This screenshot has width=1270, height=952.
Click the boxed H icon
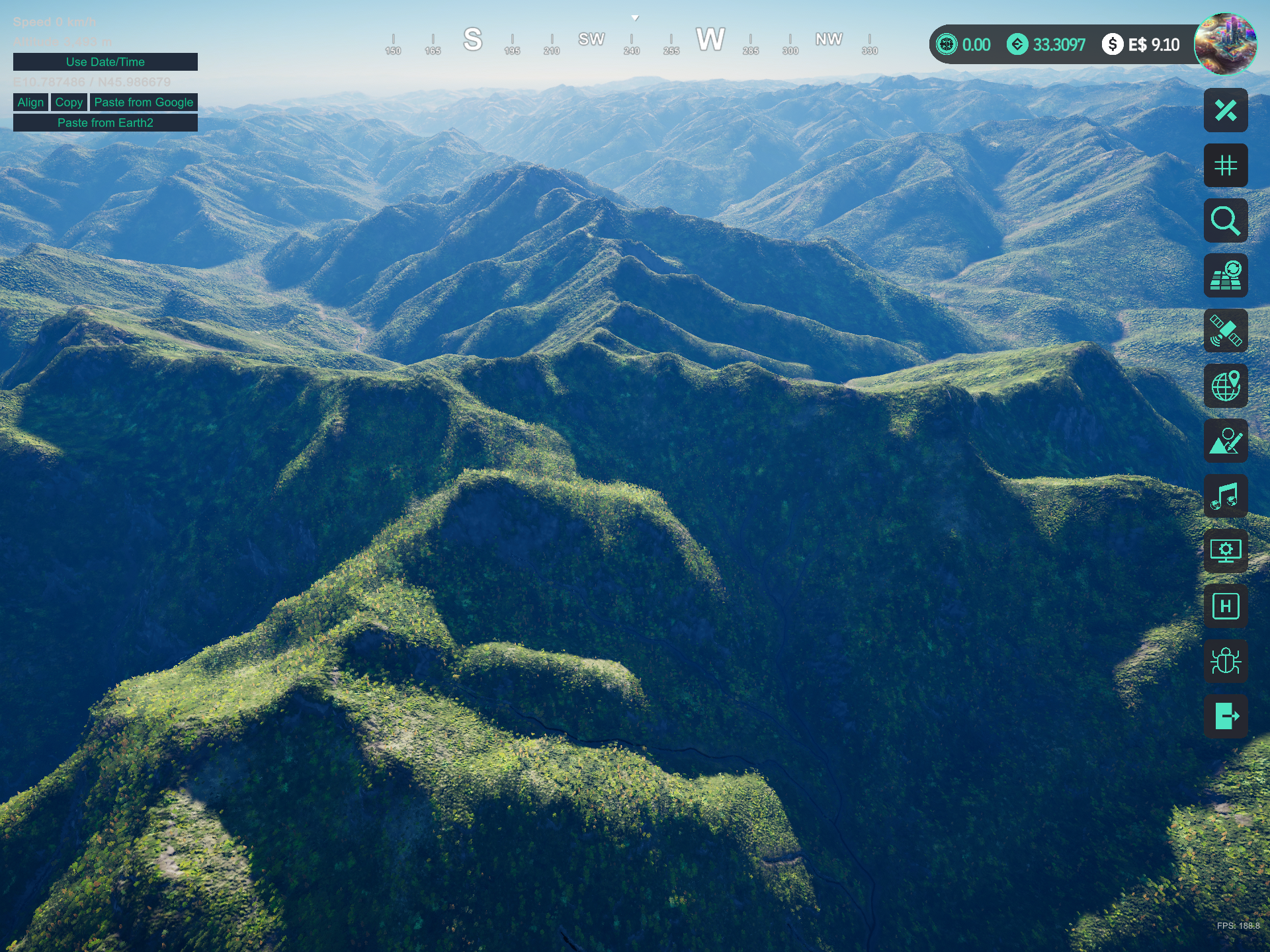[x=1226, y=606]
